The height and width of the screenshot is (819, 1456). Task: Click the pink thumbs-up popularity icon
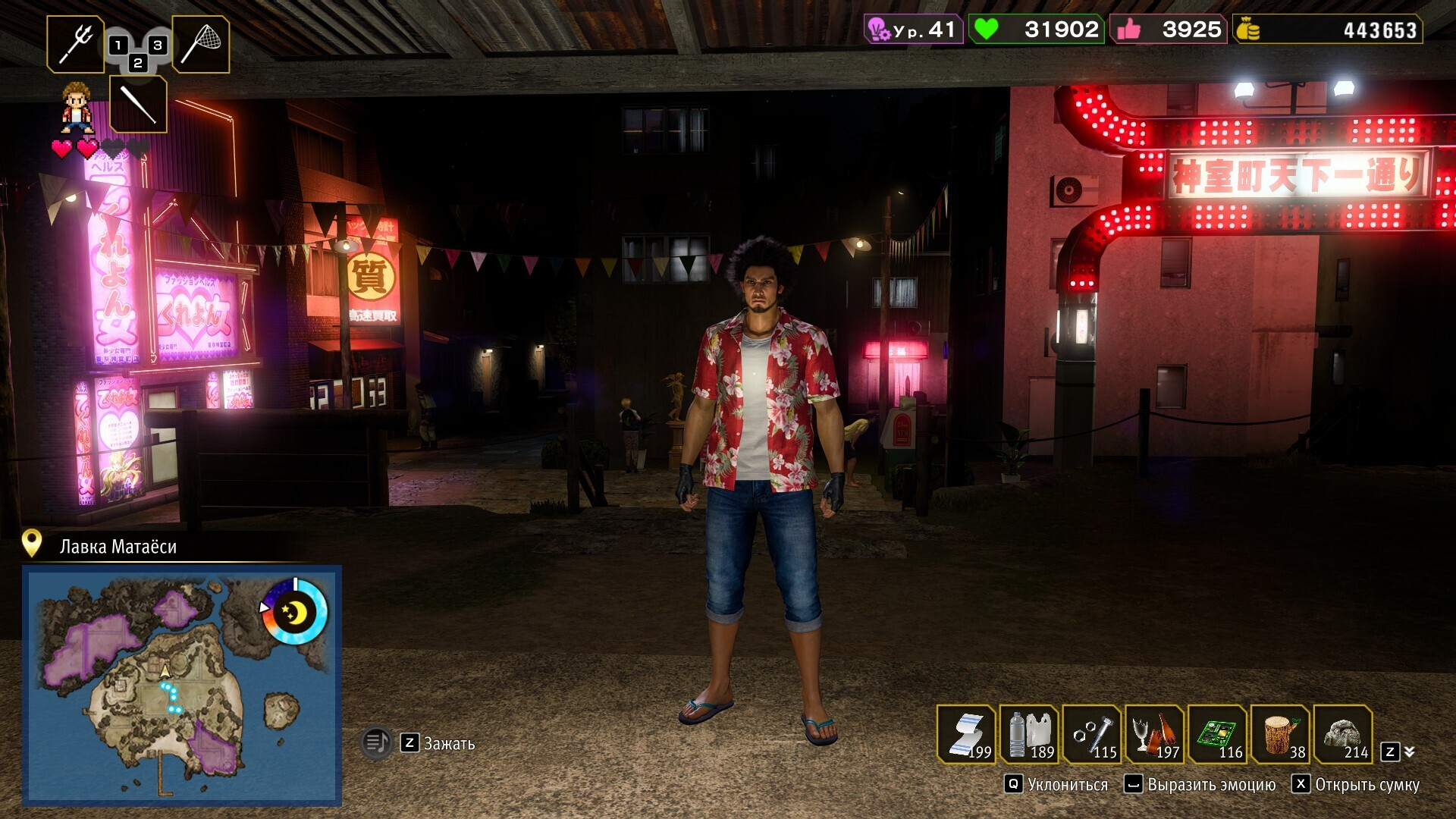point(1128,30)
